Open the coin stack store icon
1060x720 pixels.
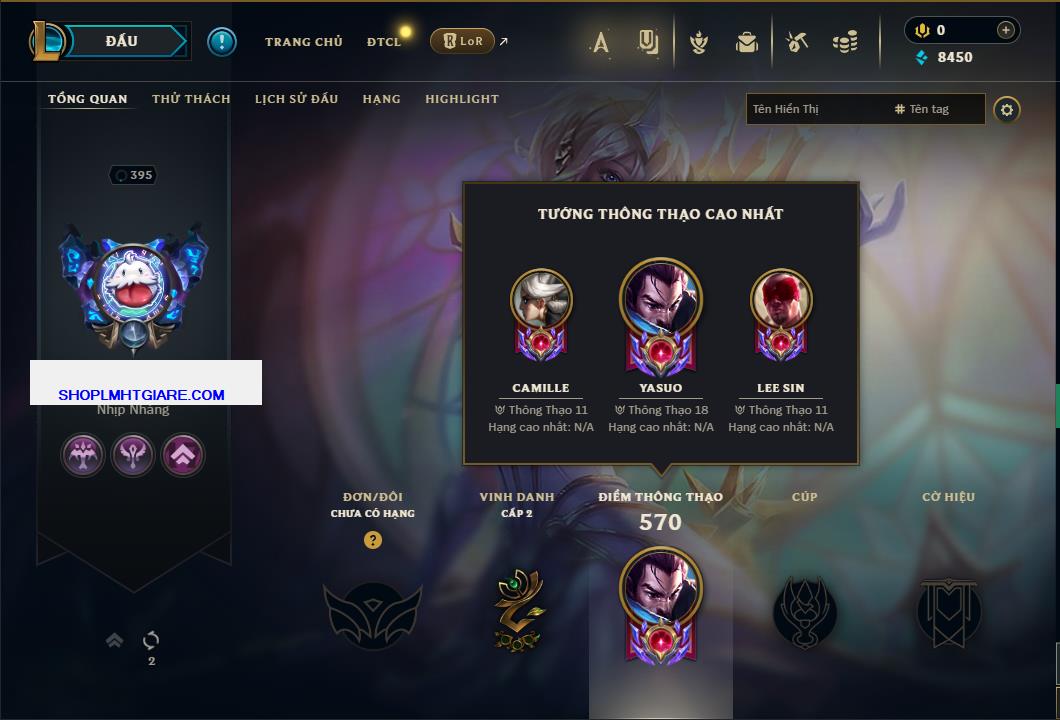(845, 42)
